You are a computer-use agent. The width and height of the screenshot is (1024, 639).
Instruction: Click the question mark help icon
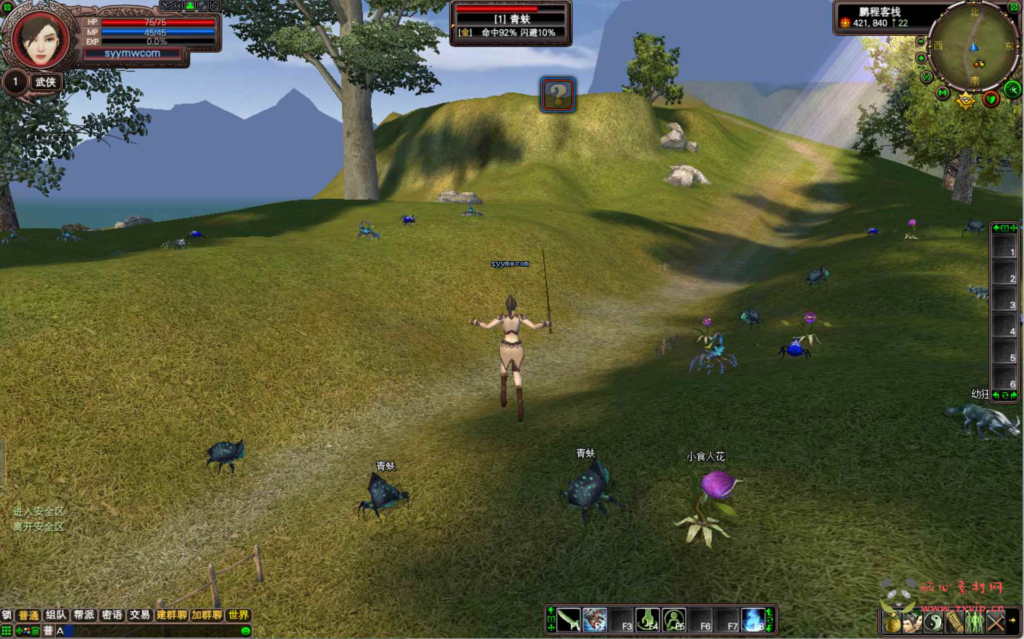click(x=558, y=95)
